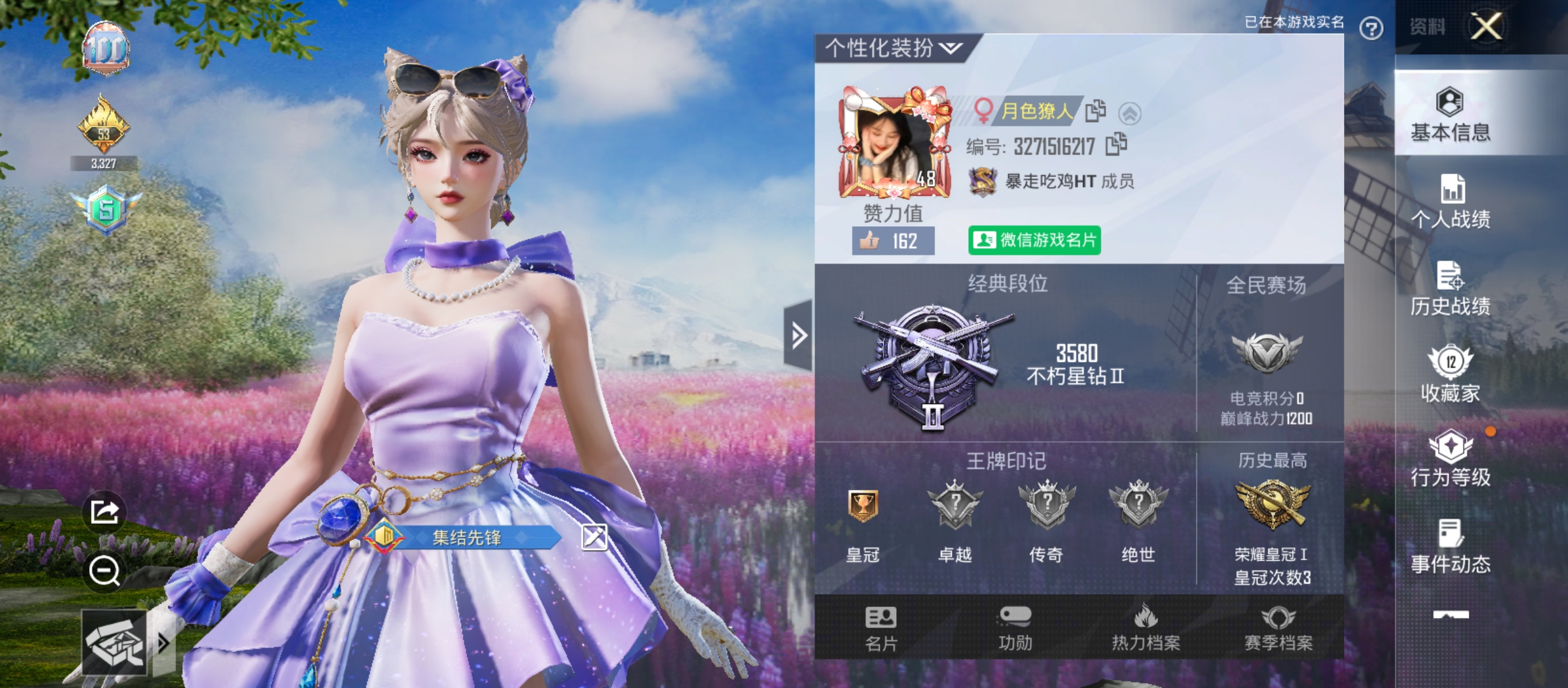Image resolution: width=1568 pixels, height=688 pixels.
Task: Open the 基本信息 tab
Action: 1450,115
